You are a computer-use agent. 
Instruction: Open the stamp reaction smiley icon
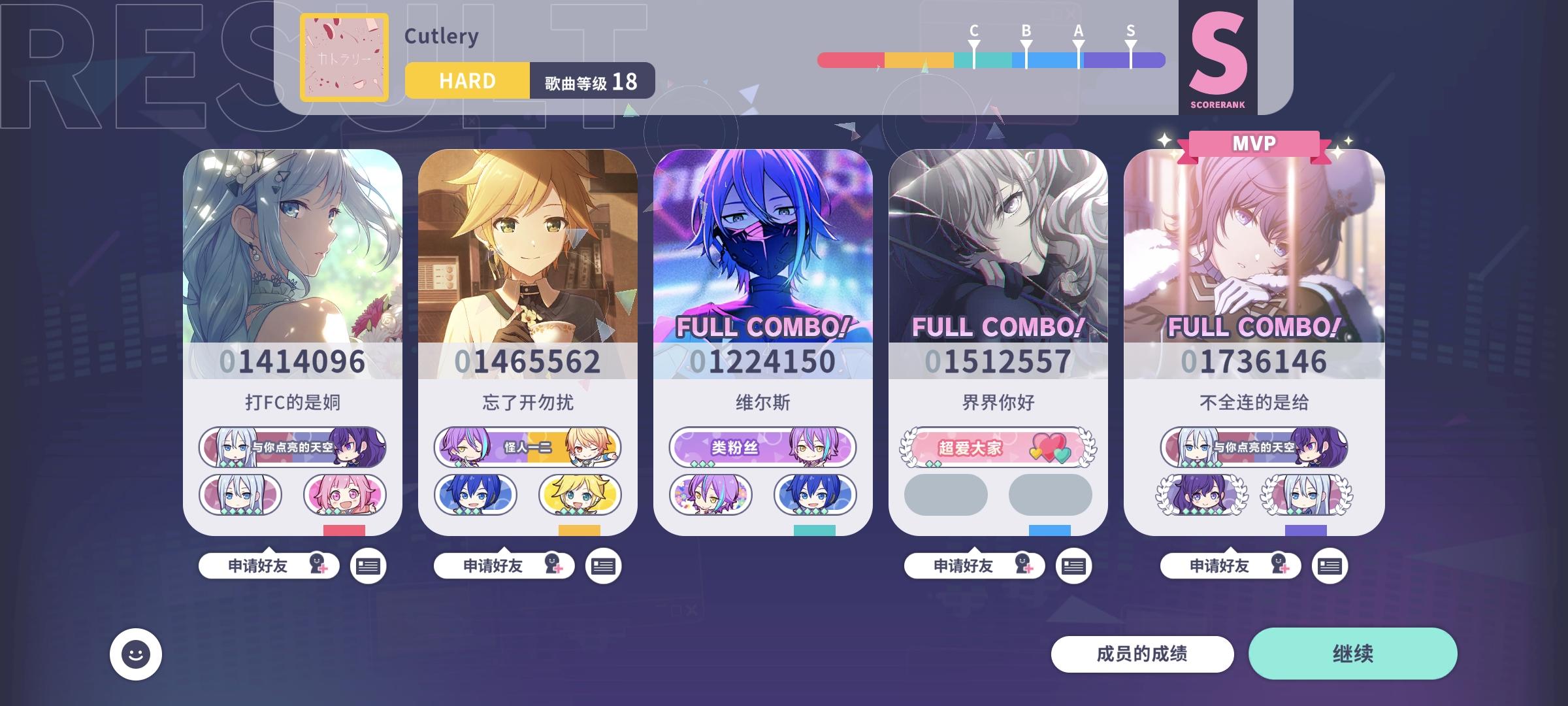click(135, 653)
